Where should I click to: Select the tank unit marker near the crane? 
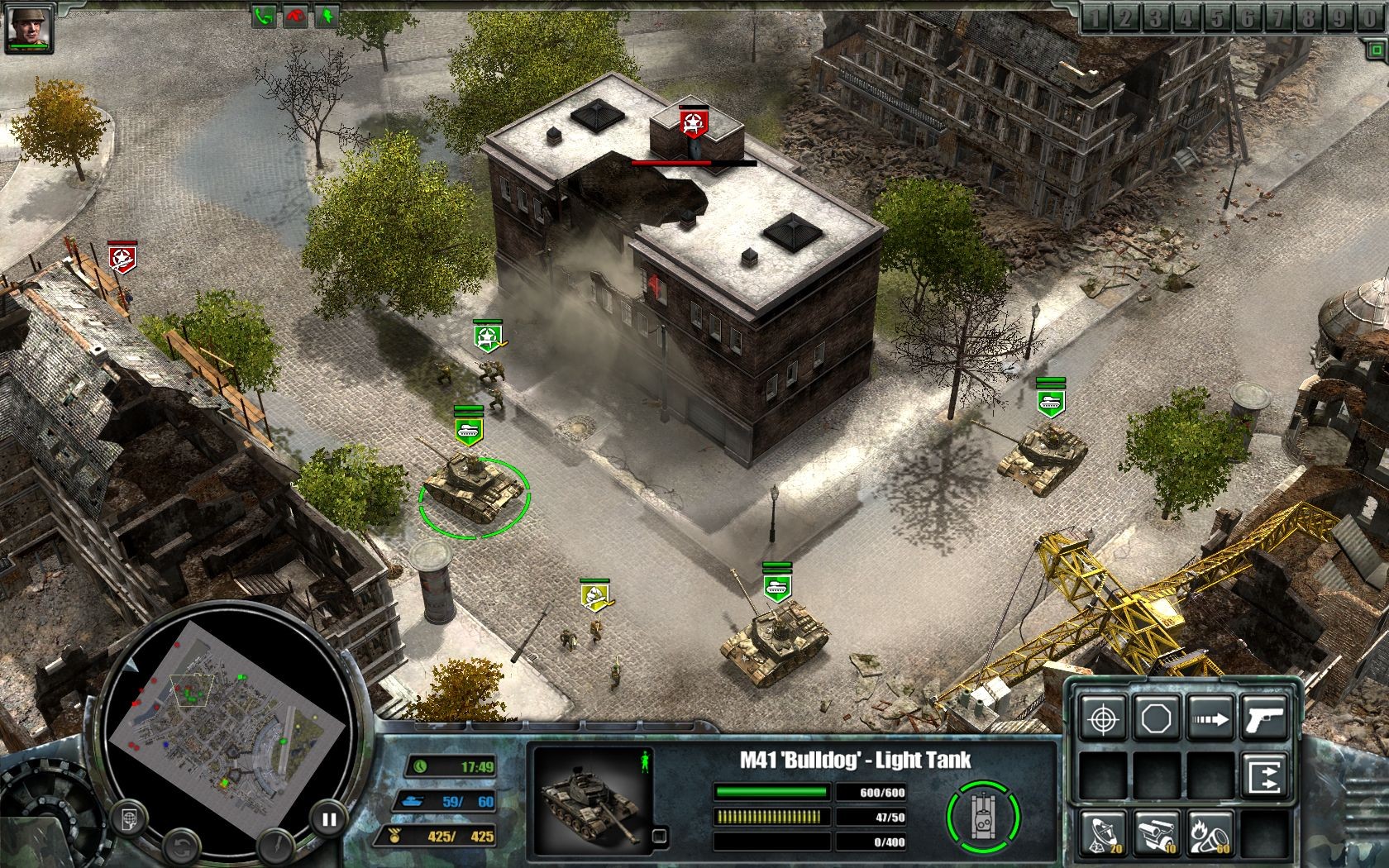777,585
